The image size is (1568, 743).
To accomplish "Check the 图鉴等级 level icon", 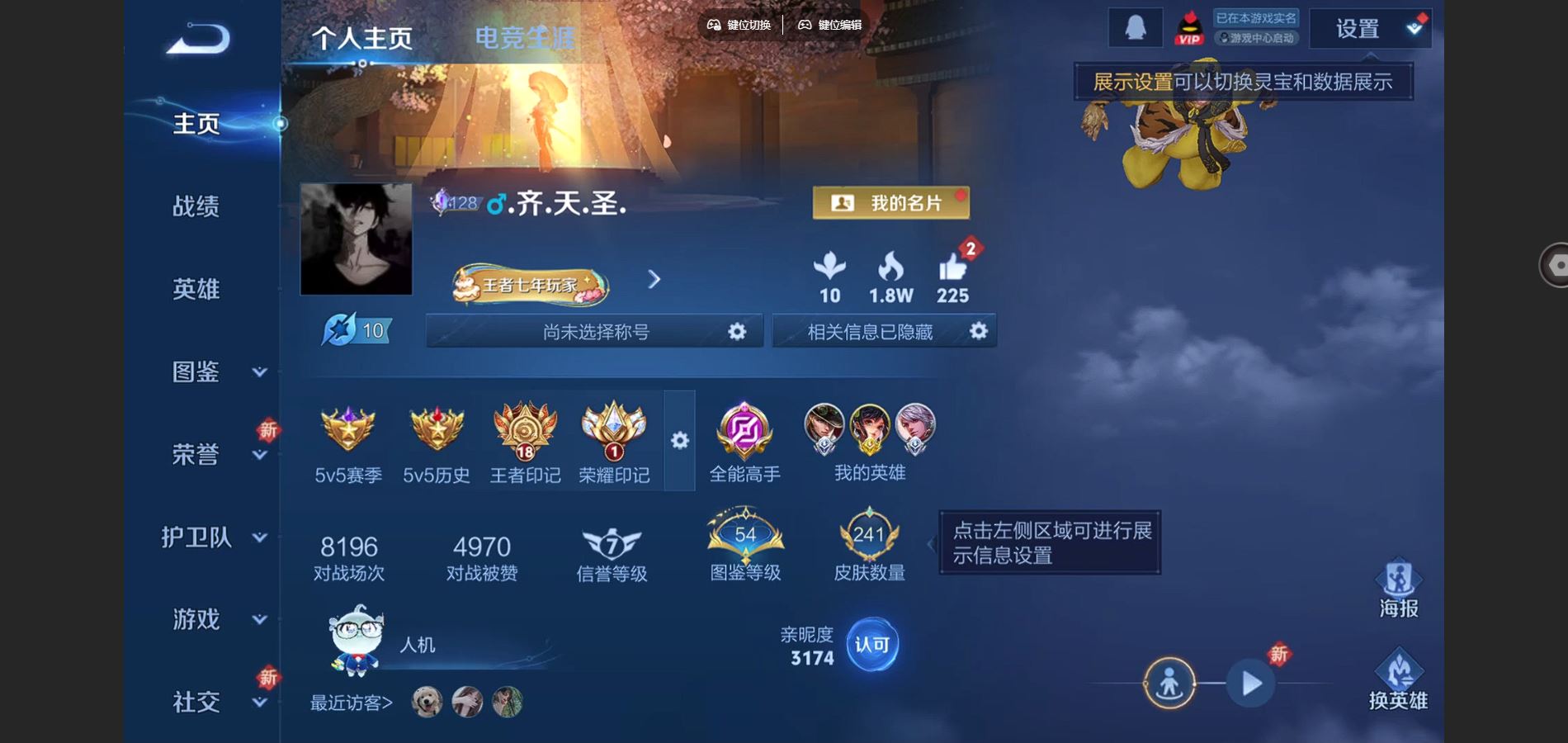I will coord(743,541).
